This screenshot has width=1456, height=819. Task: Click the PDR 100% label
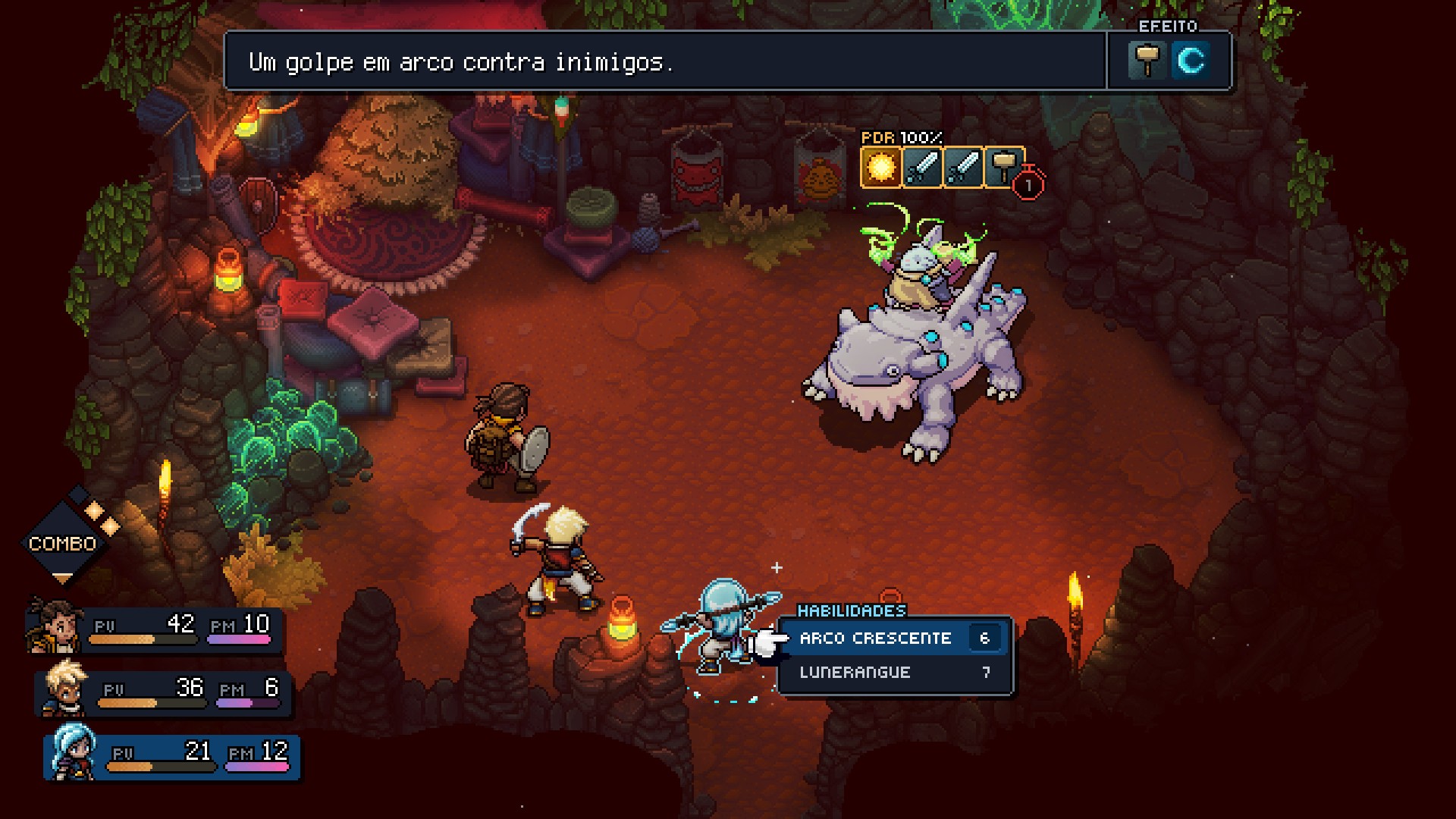click(x=899, y=139)
